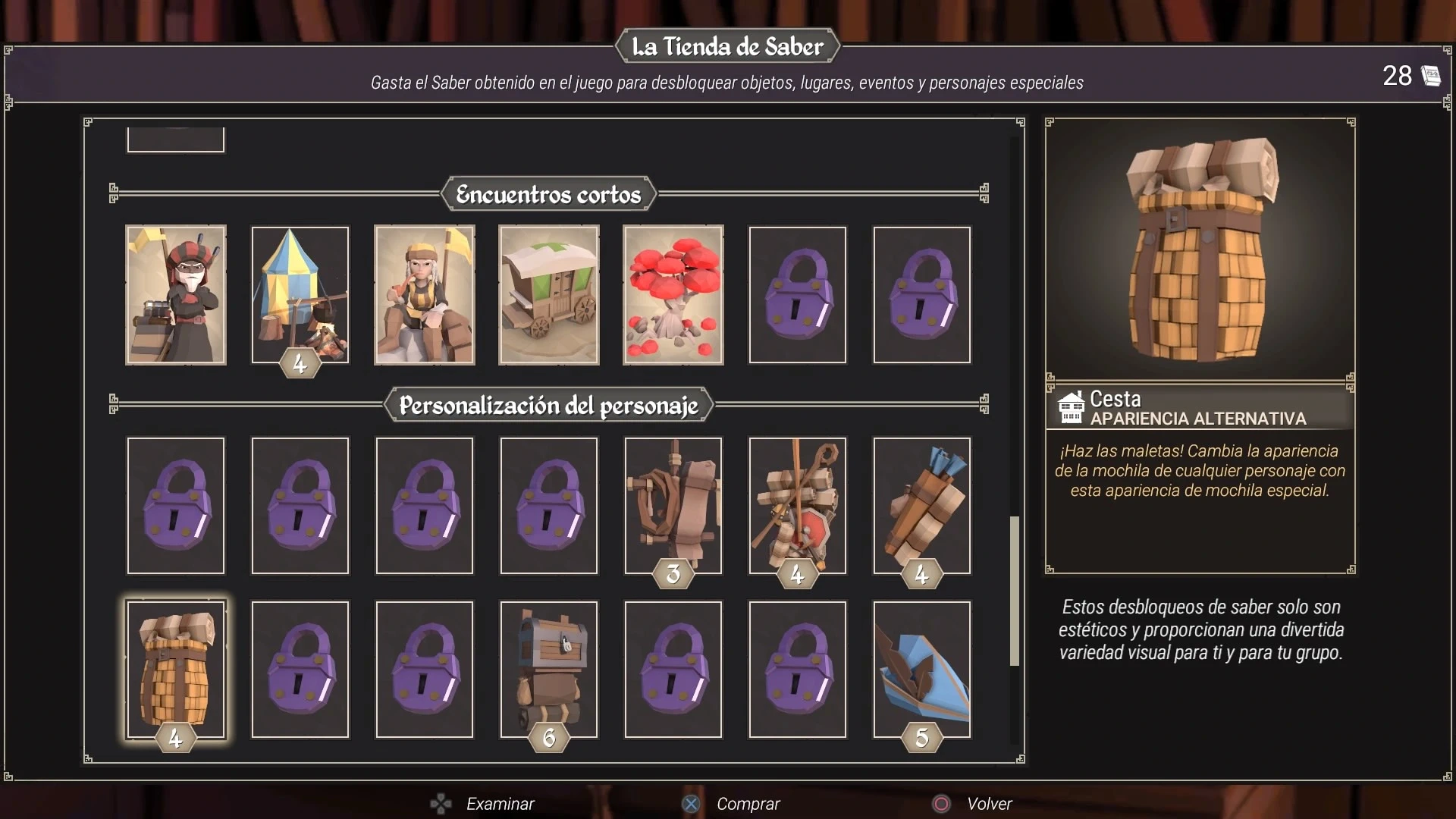The image size is (1456, 819).
Task: Select the woven basket Cesta backpack
Action: (176, 669)
